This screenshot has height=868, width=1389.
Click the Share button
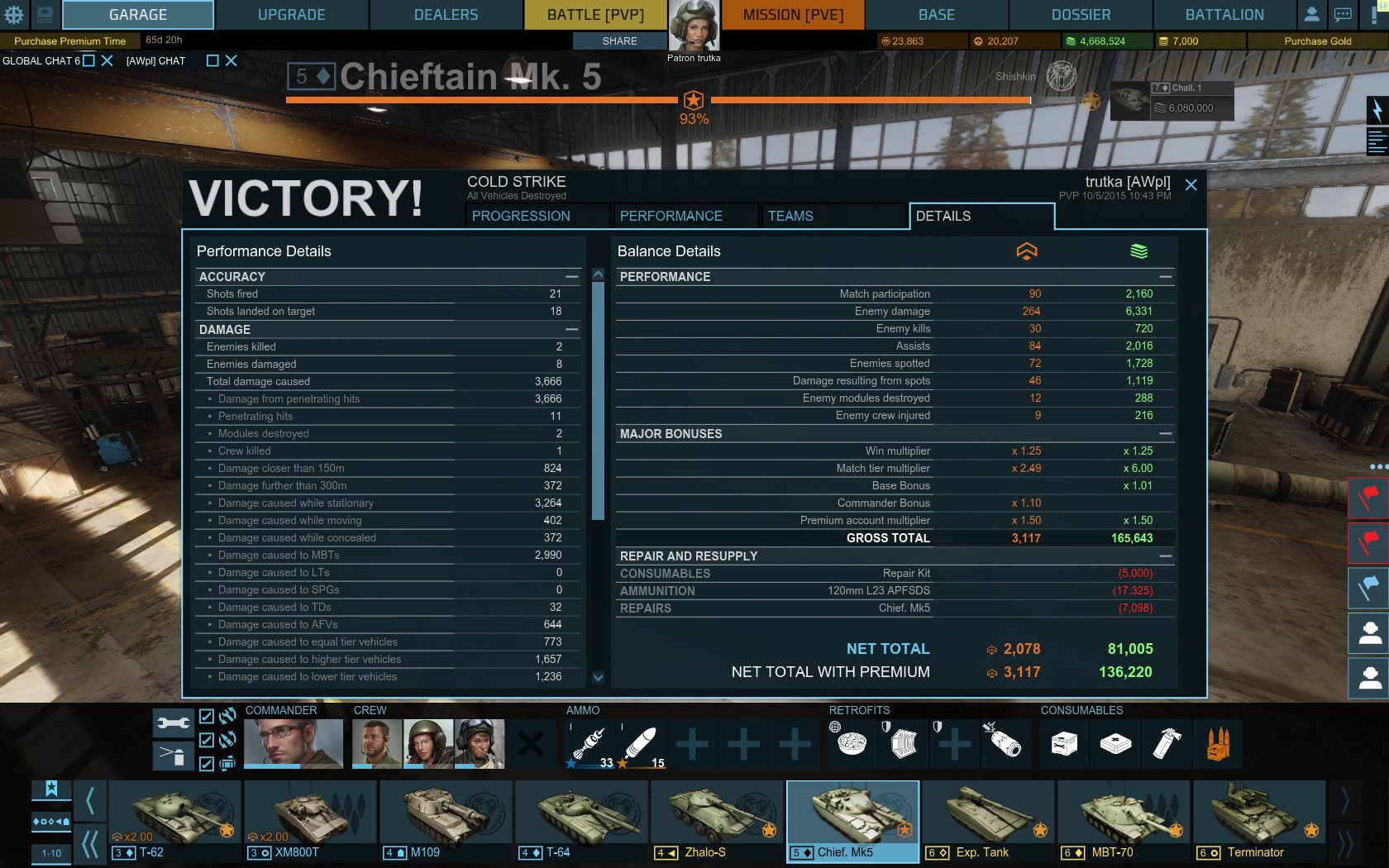tap(619, 41)
